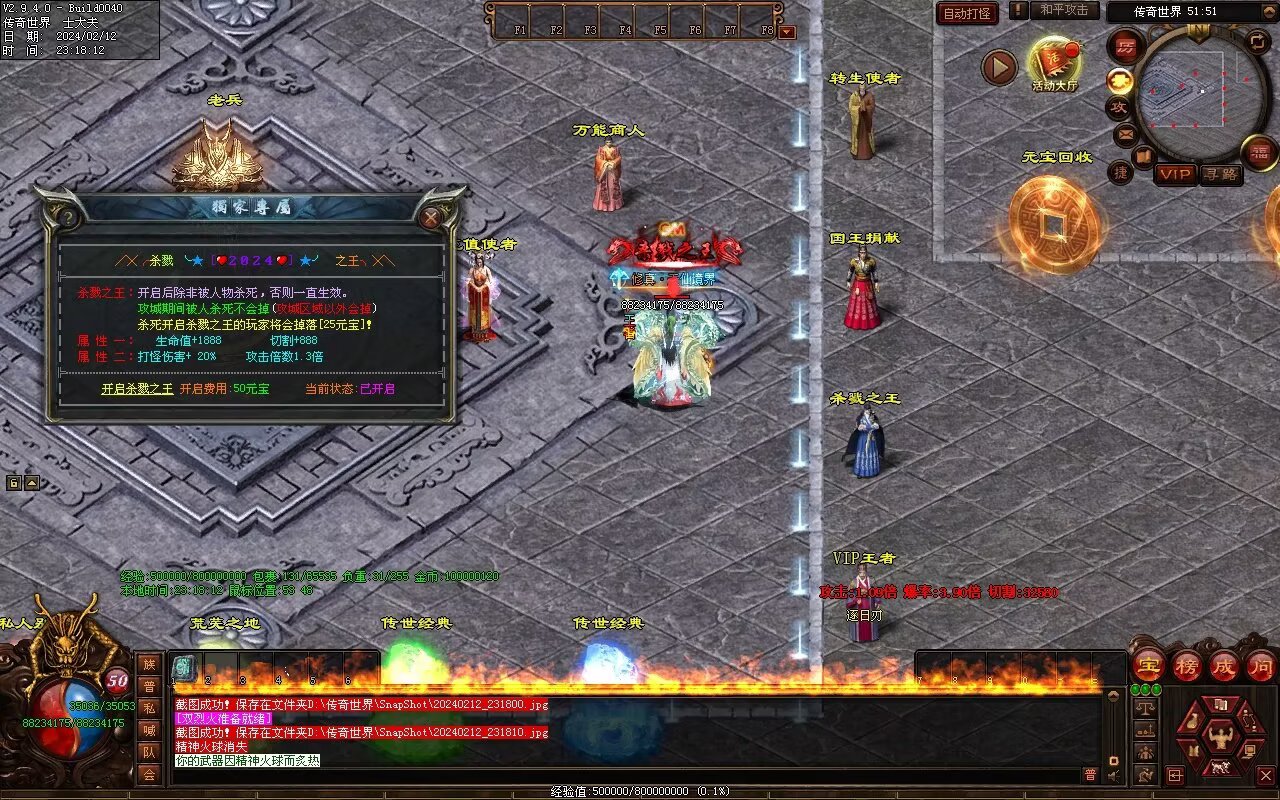The height and width of the screenshot is (800, 1280).
Task: Switch the 和平攻击 attack mode
Action: click(1063, 10)
